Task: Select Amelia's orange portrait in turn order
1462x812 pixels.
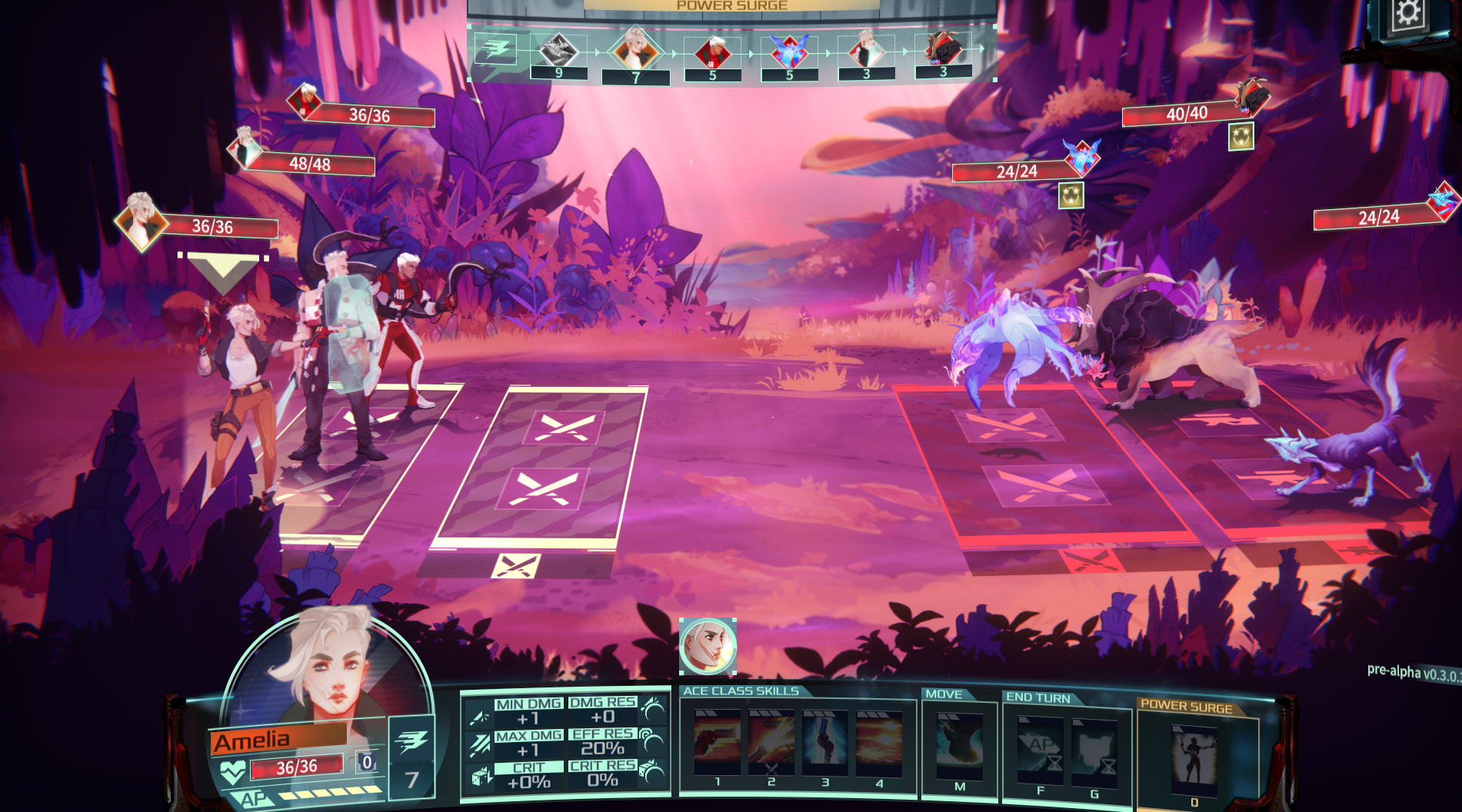Action: coord(635,50)
